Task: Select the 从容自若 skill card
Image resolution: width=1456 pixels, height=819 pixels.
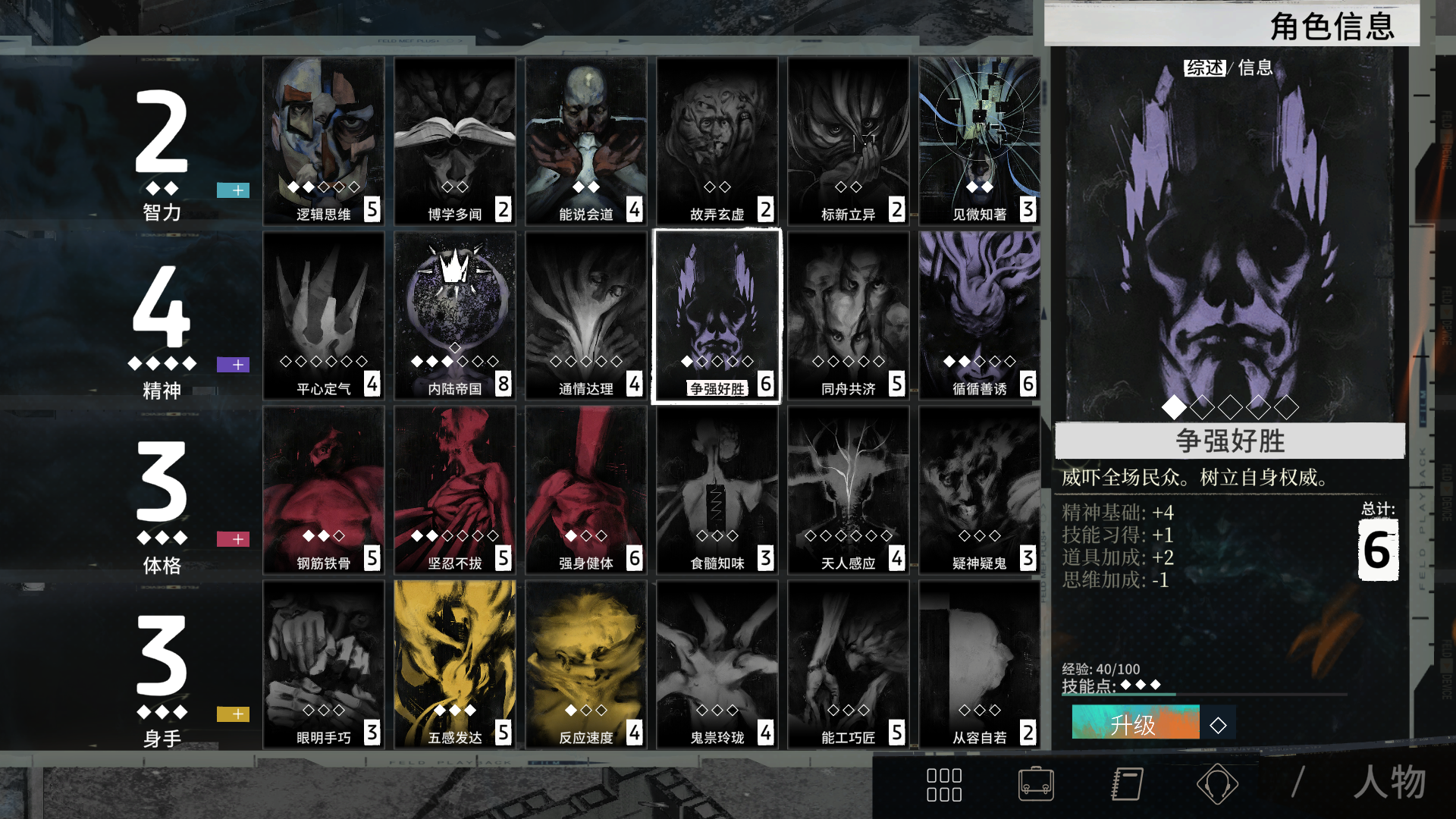Action: [979, 664]
